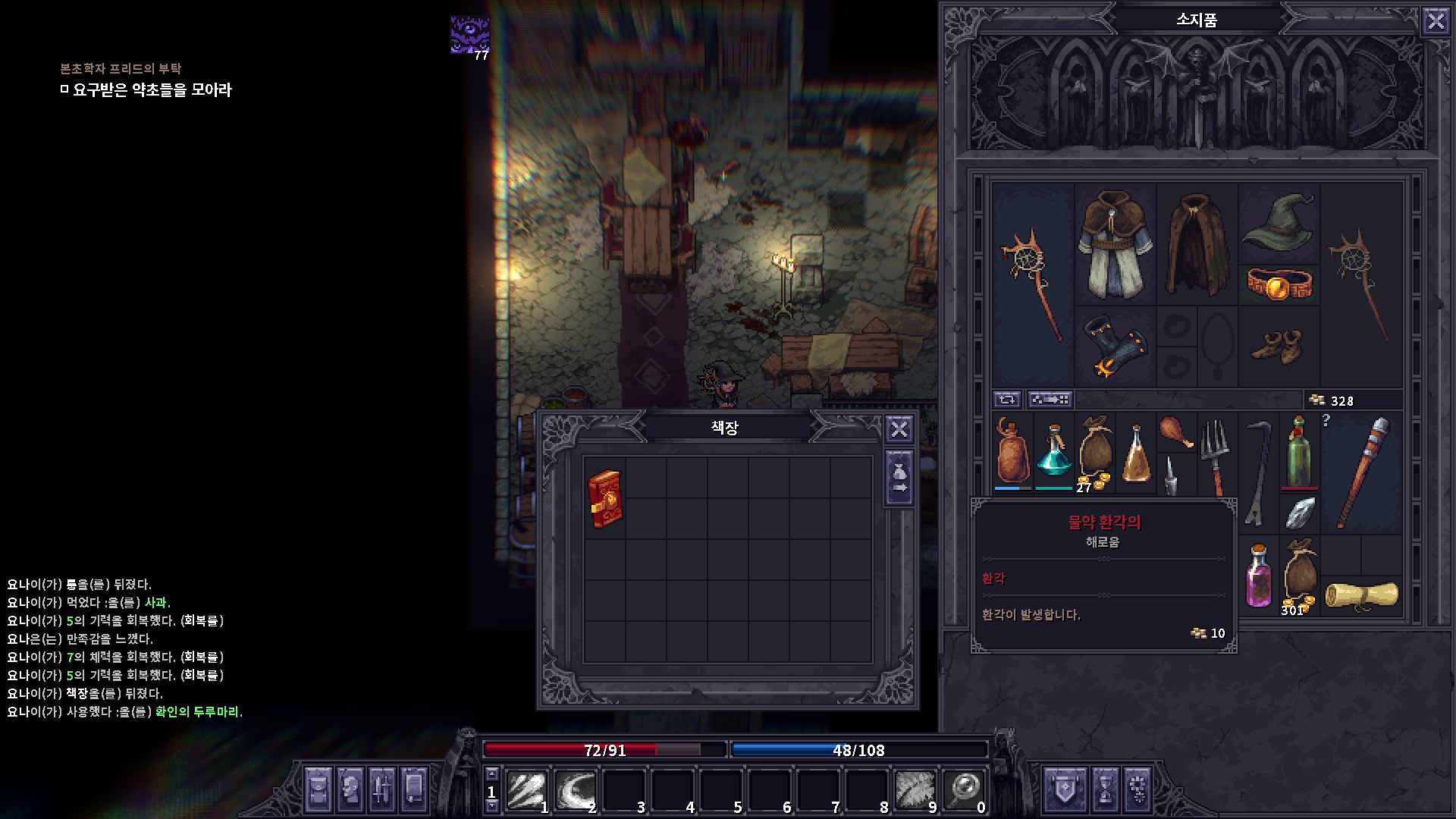Click the teal potion flask in inventory
The image size is (1456, 819).
(1054, 454)
